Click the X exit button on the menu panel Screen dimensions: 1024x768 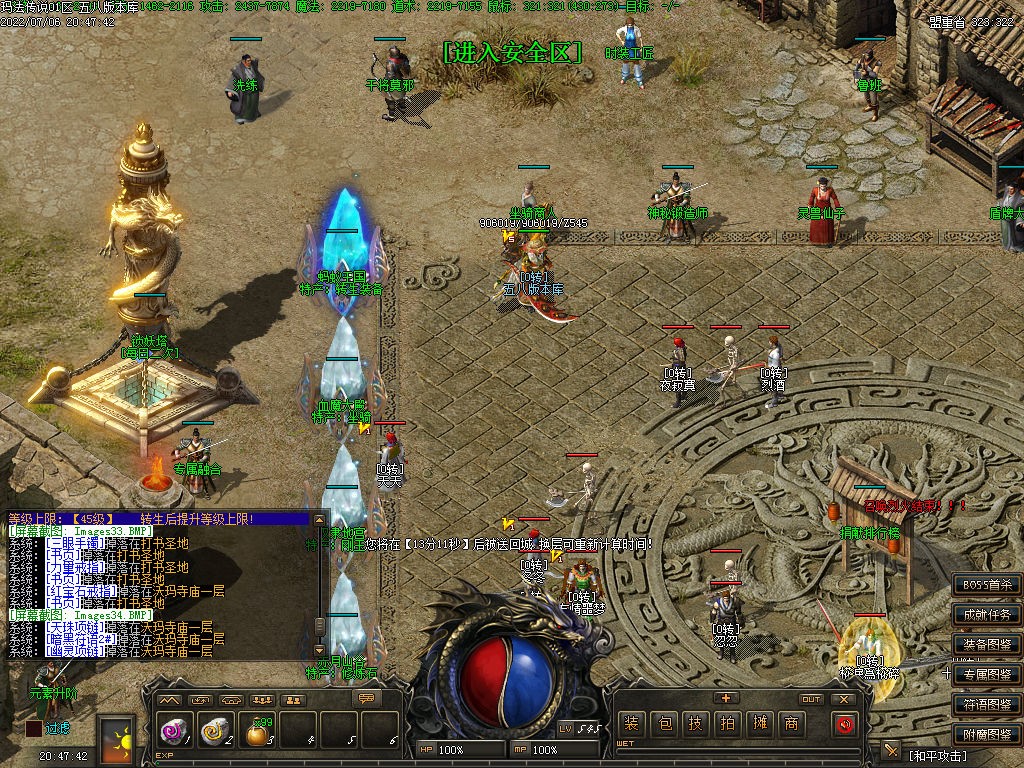pyautogui.click(x=844, y=699)
